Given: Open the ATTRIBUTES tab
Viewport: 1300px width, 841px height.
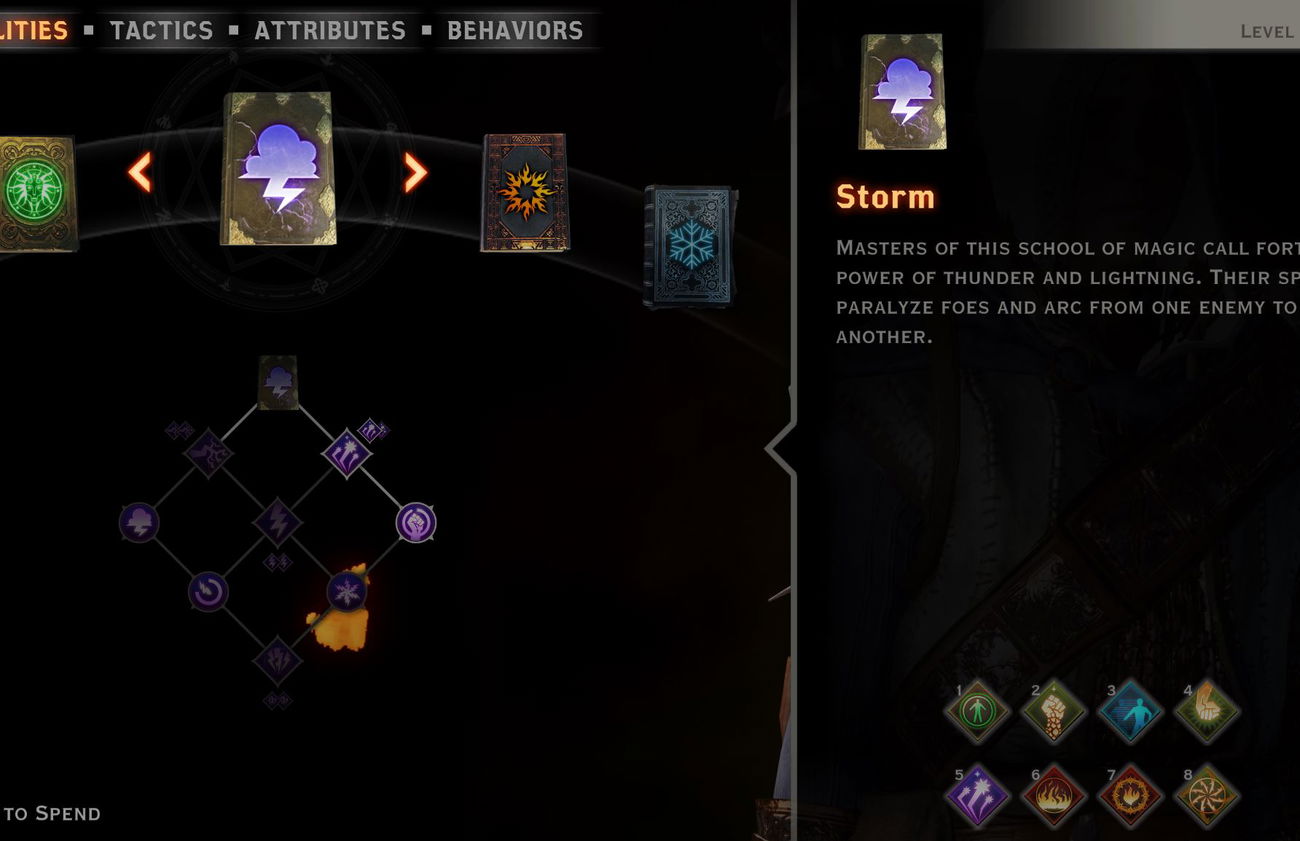Looking at the screenshot, I should tap(331, 30).
